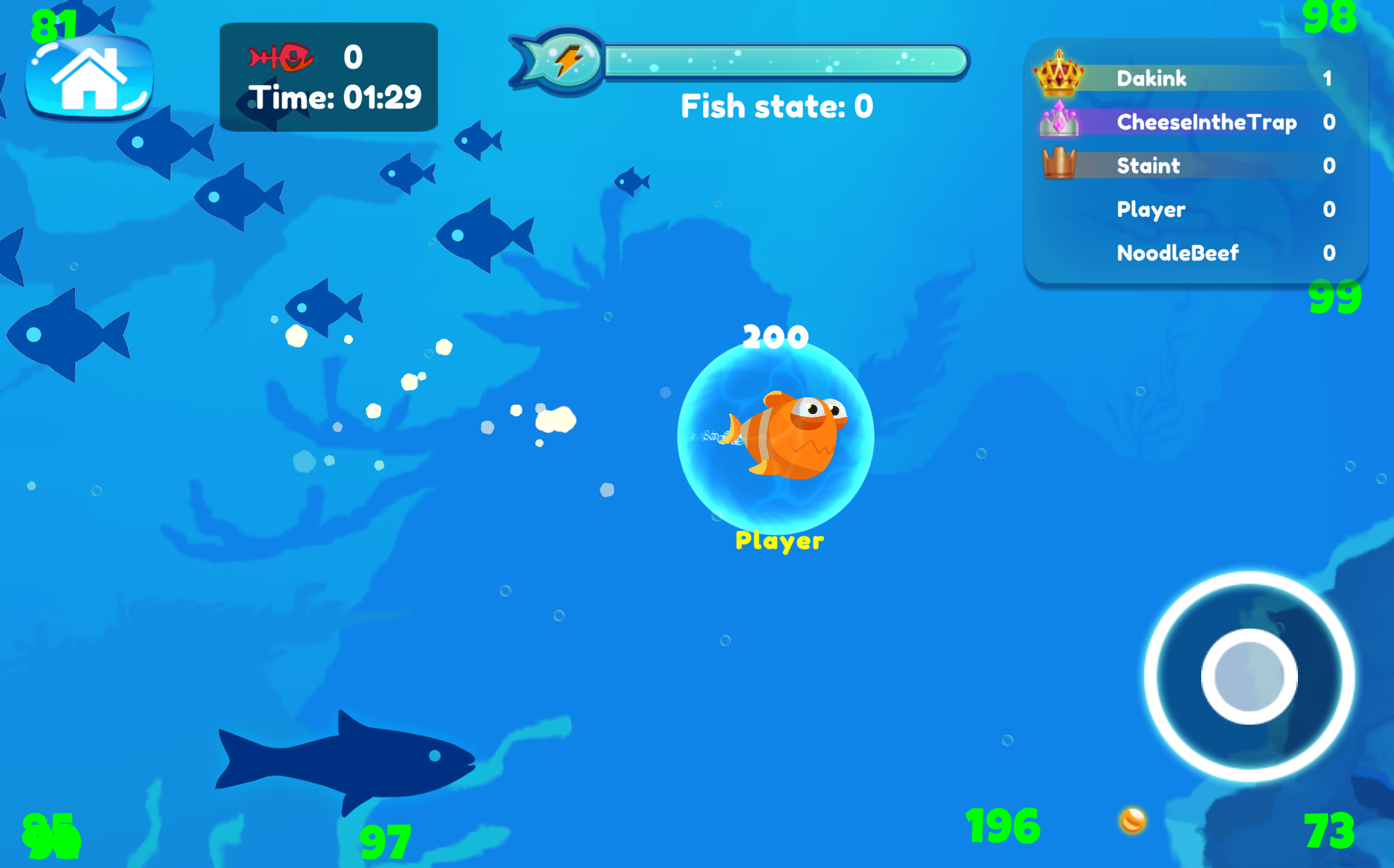Click the purple crown beside CheeseIntheTrap
Image resolution: width=1394 pixels, height=868 pixels.
[x=1060, y=122]
